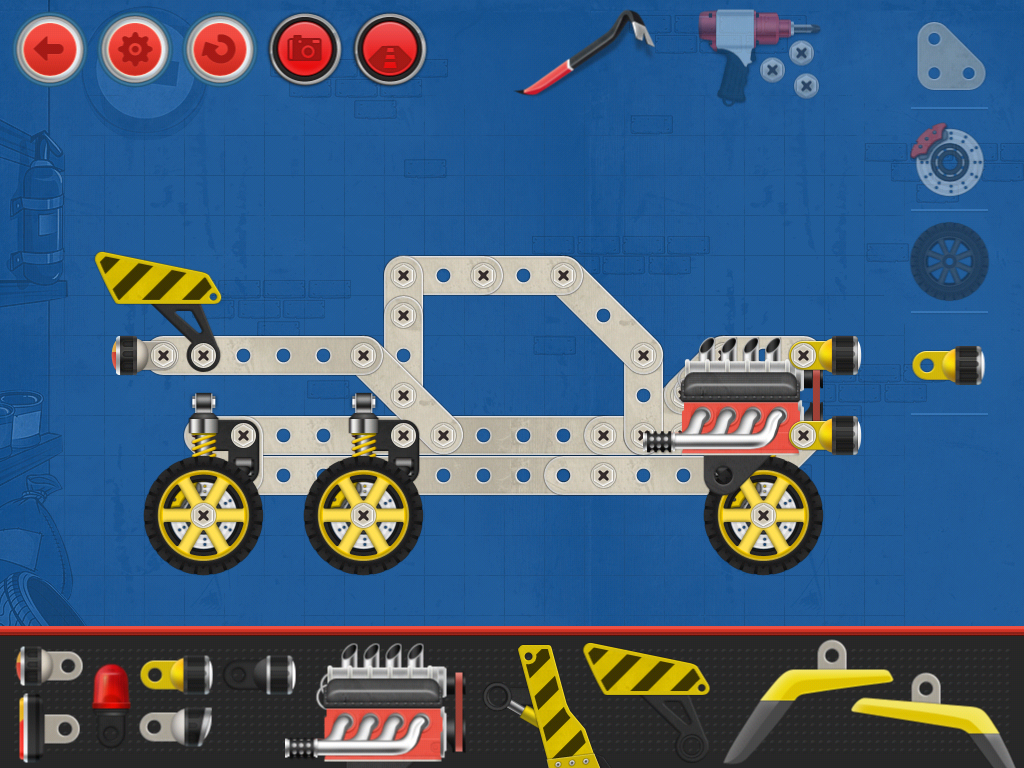Select the black headlight part
The height and width of the screenshot is (768, 1024).
click(x=261, y=674)
